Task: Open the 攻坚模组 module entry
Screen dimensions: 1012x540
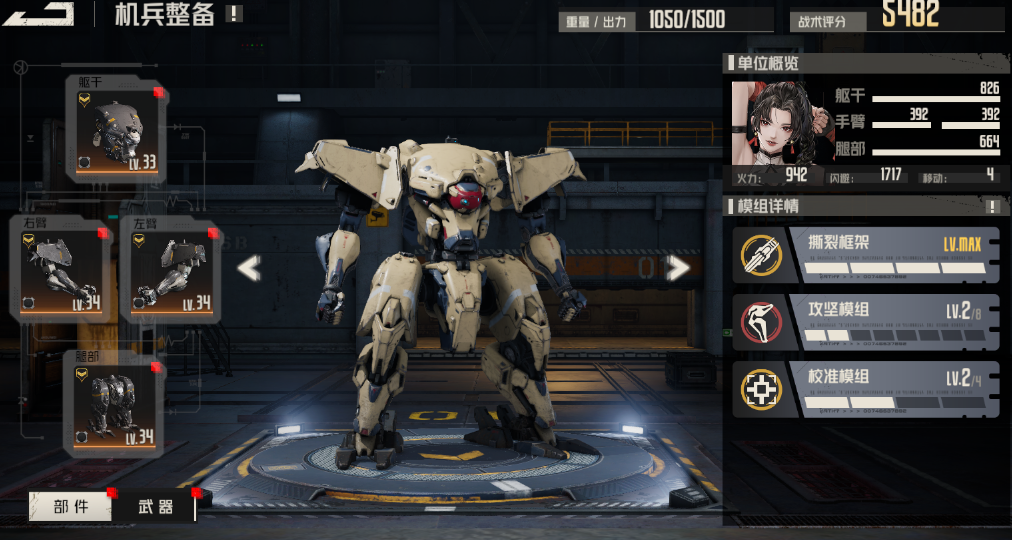Action: point(866,322)
